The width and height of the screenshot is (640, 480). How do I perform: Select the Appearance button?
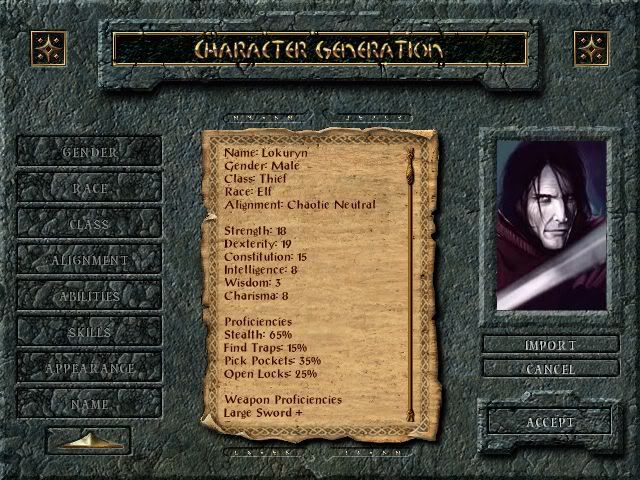pos(90,368)
